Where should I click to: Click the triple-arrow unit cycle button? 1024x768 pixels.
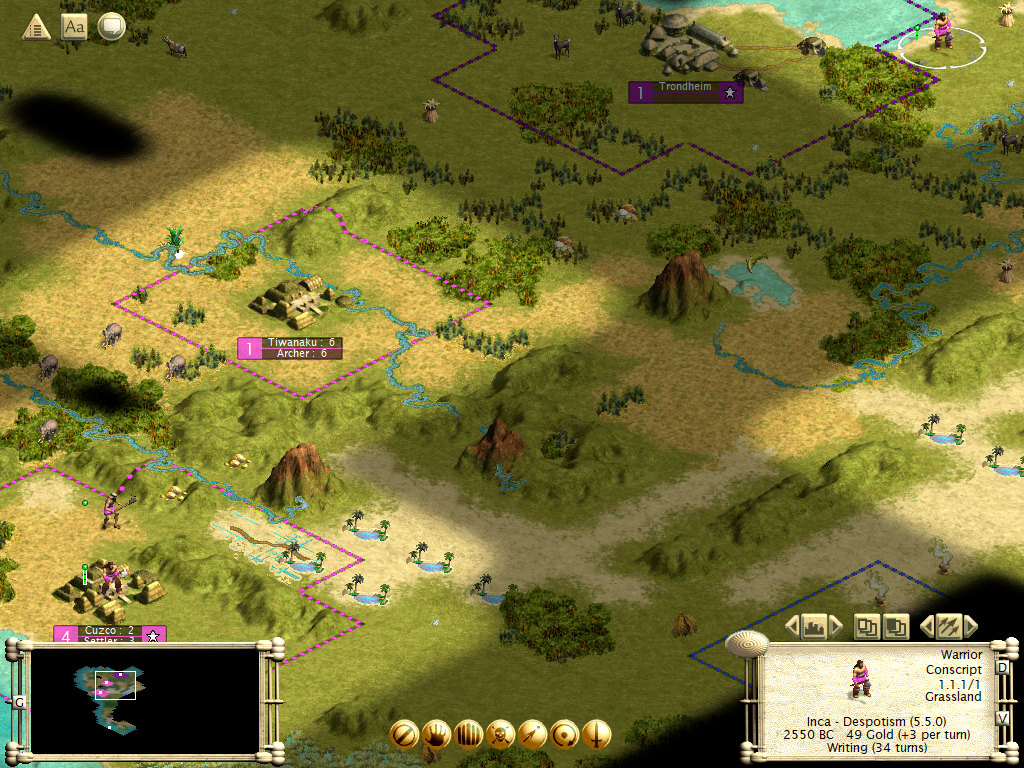coord(947,626)
